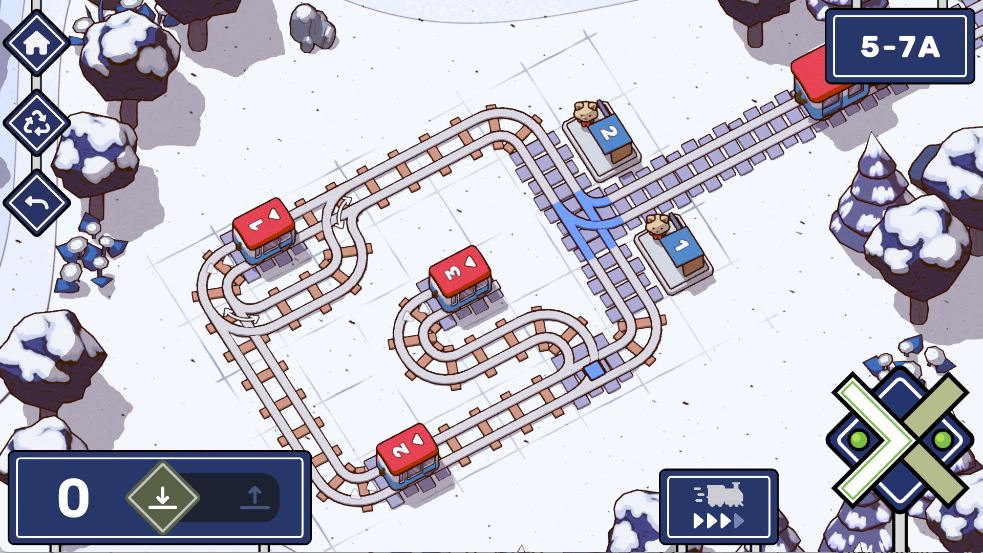Toggle the fast-forward train speed button
Screen dimensions: 983x553
[x=718, y=506]
